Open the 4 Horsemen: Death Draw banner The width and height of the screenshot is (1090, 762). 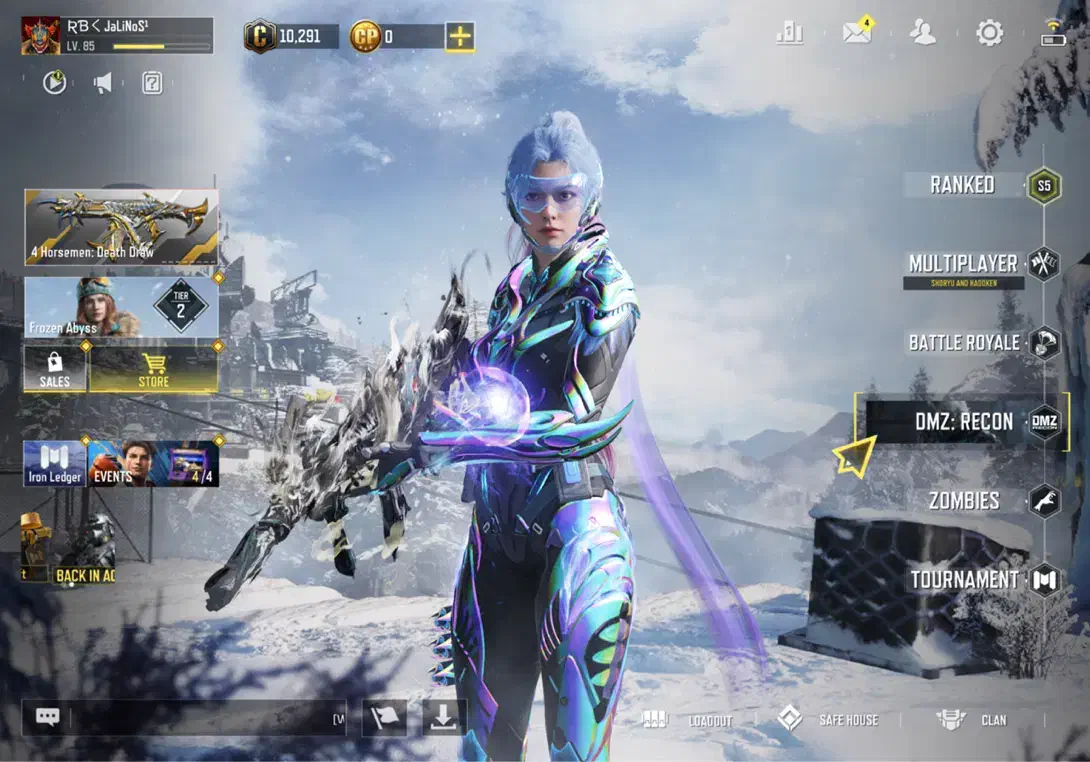coord(121,227)
